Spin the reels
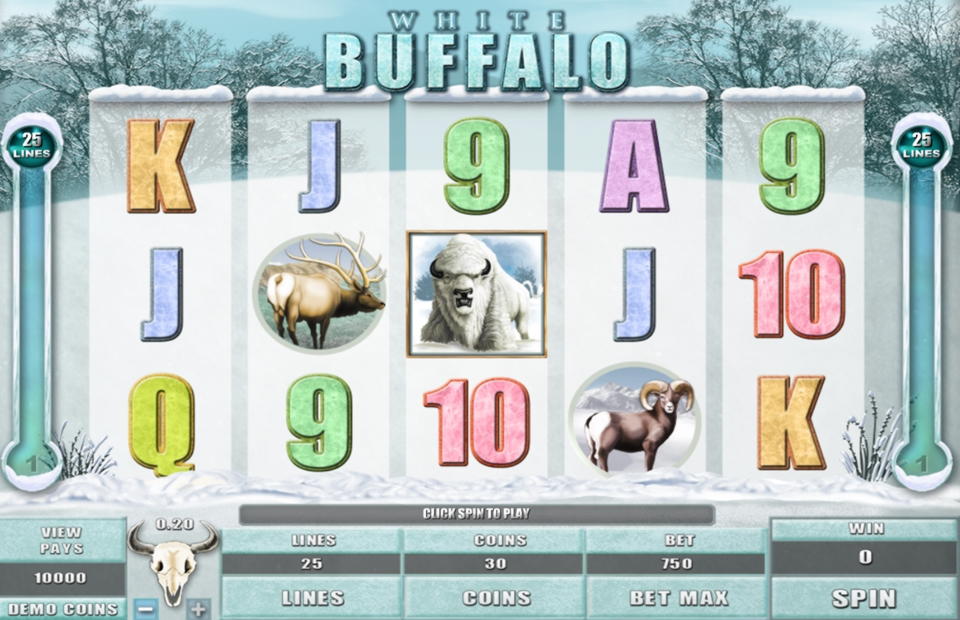The height and width of the screenshot is (620, 960). [864, 598]
